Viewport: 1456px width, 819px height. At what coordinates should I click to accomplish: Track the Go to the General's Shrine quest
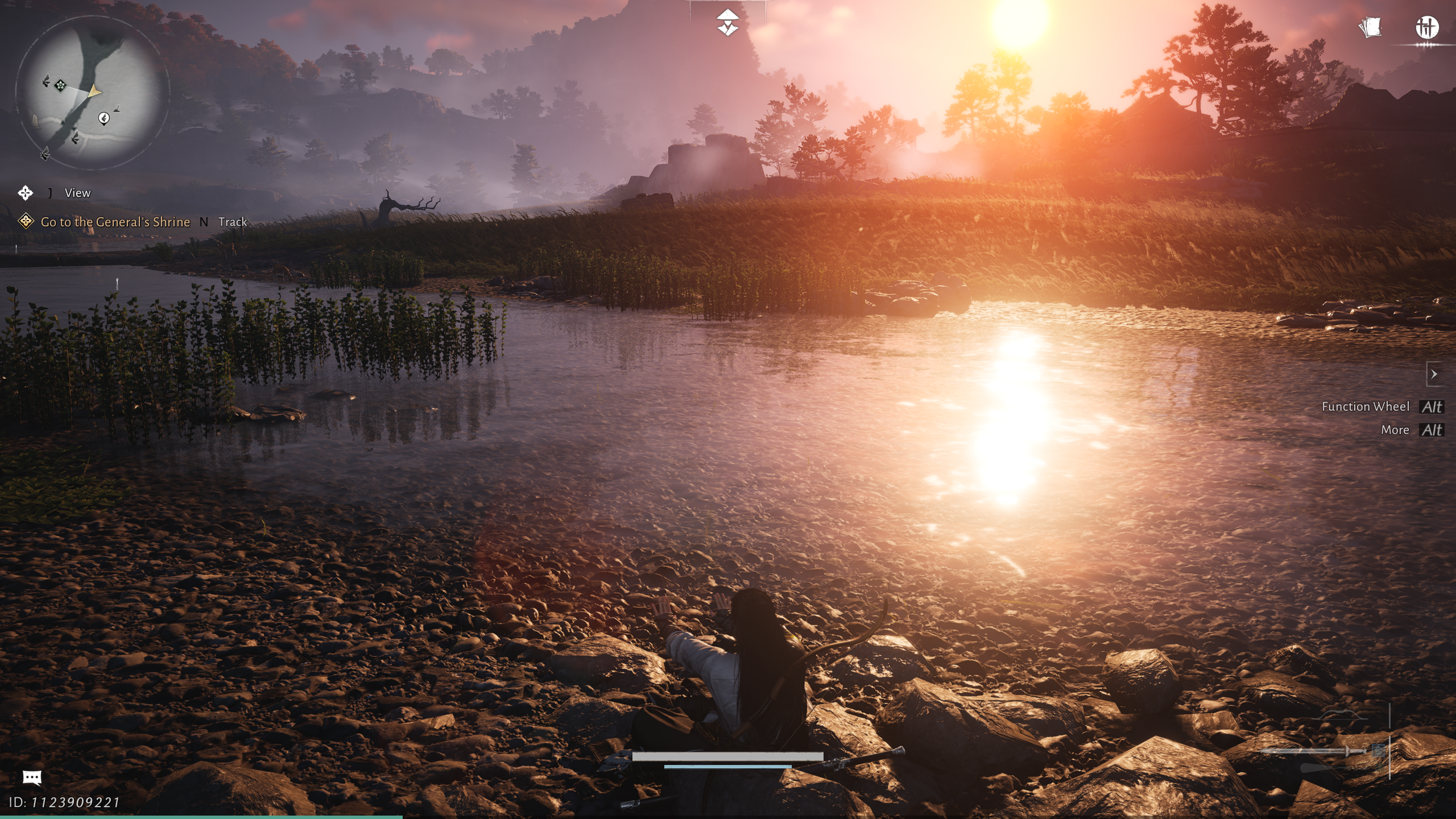click(232, 222)
